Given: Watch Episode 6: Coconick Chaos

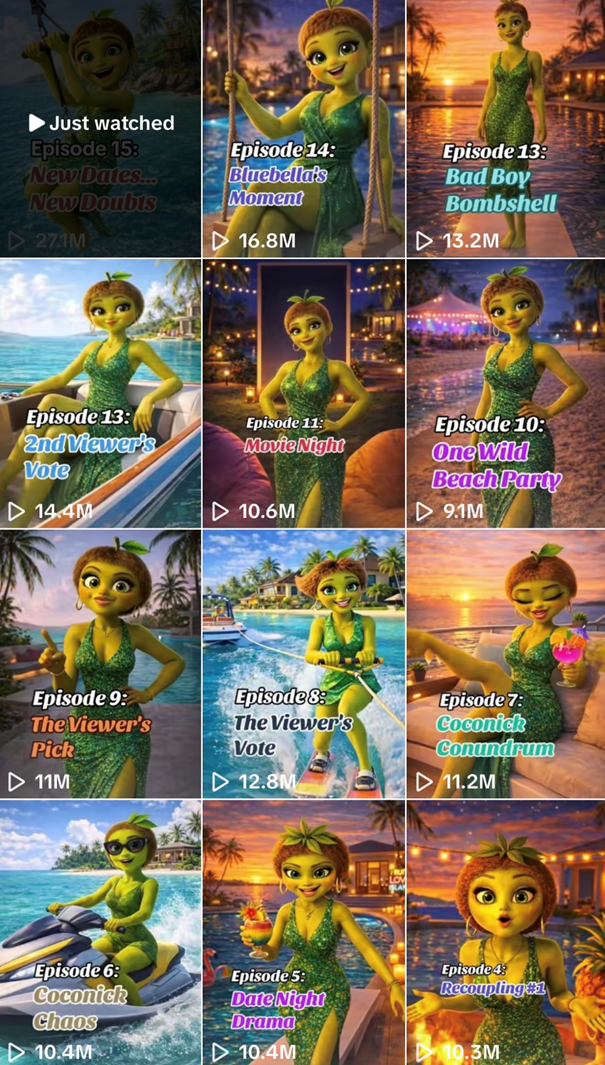Looking at the screenshot, I should [x=100, y=932].
